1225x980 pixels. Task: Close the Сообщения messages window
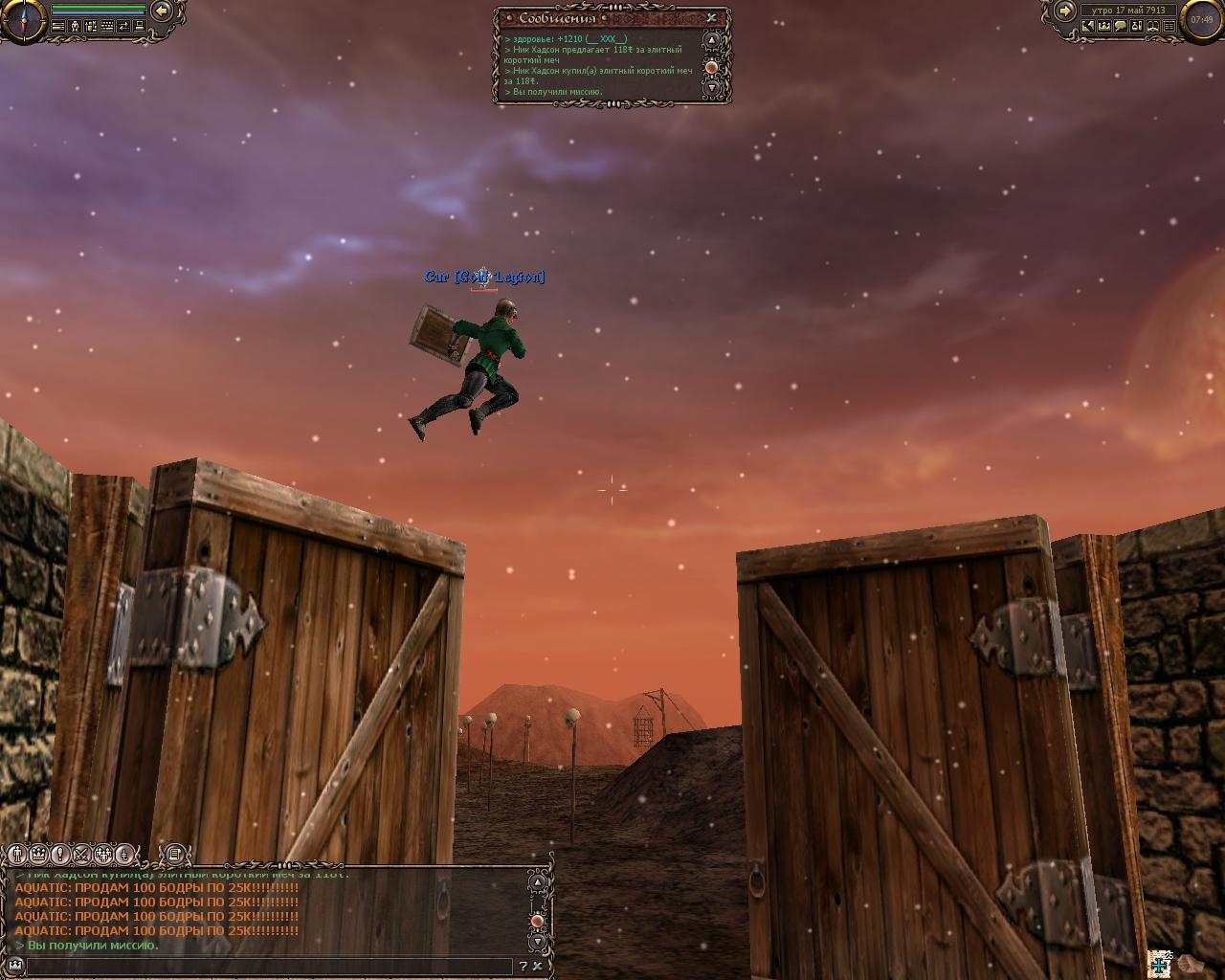[x=712, y=18]
